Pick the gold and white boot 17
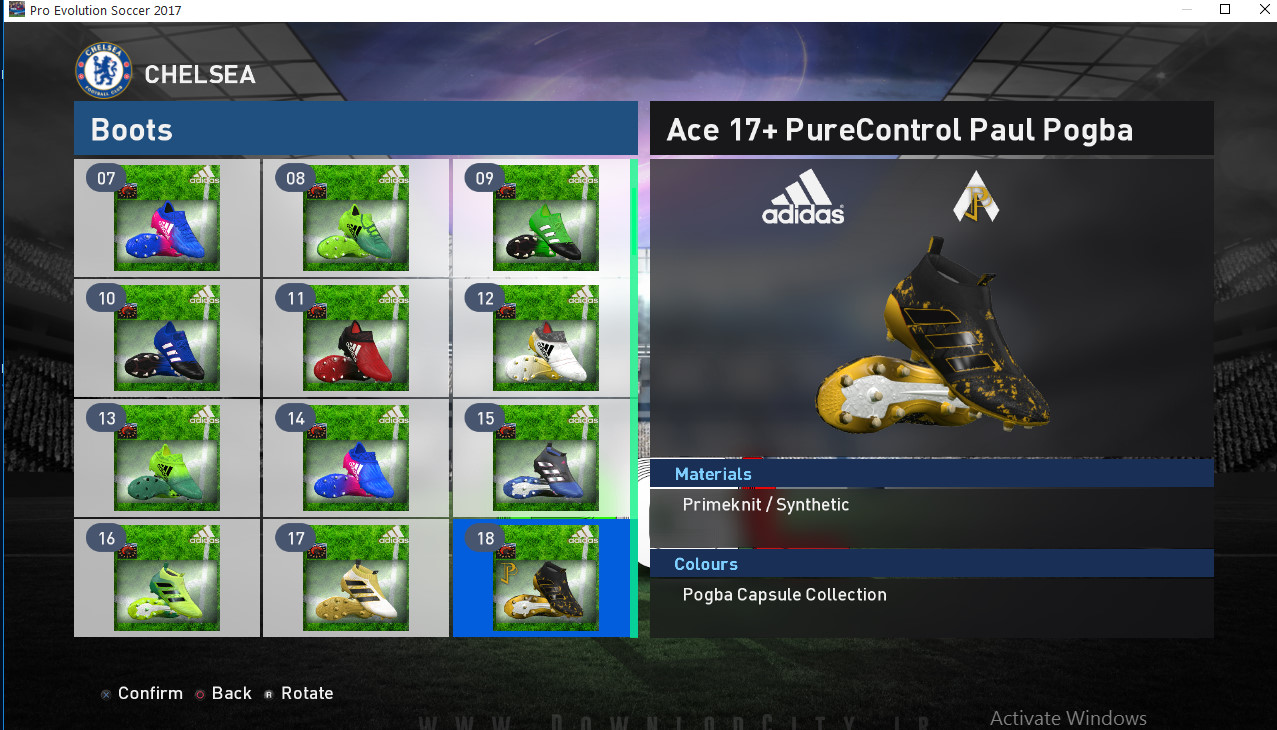Screen dimensions: 1277x730 pos(356,578)
